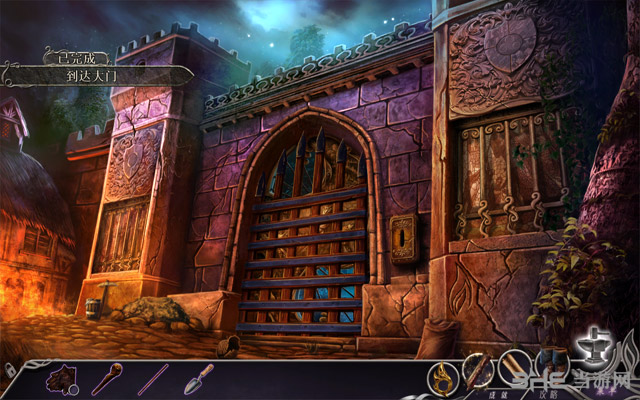Select the thin purple rod item
This screenshot has height=400, width=640.
153,379
